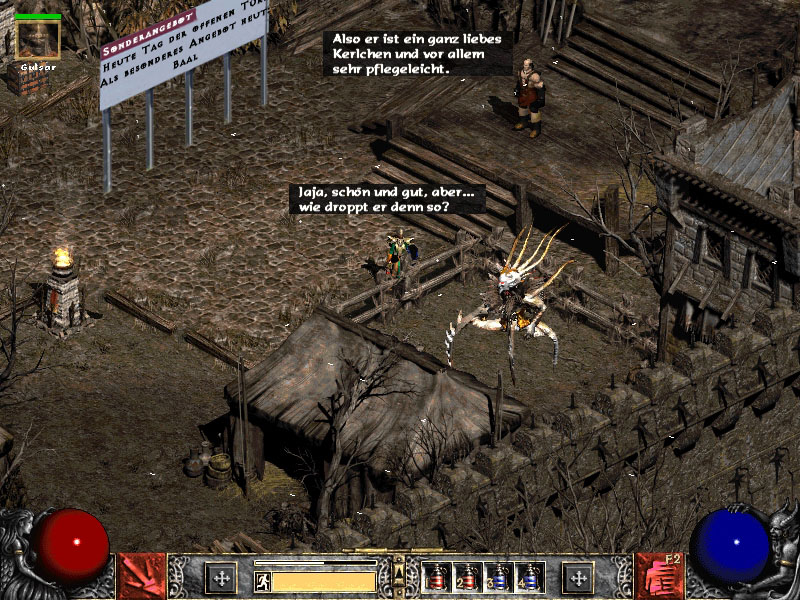The height and width of the screenshot is (600, 800).
Task: Open the right-click skill selector marked F2
Action: tap(658, 576)
